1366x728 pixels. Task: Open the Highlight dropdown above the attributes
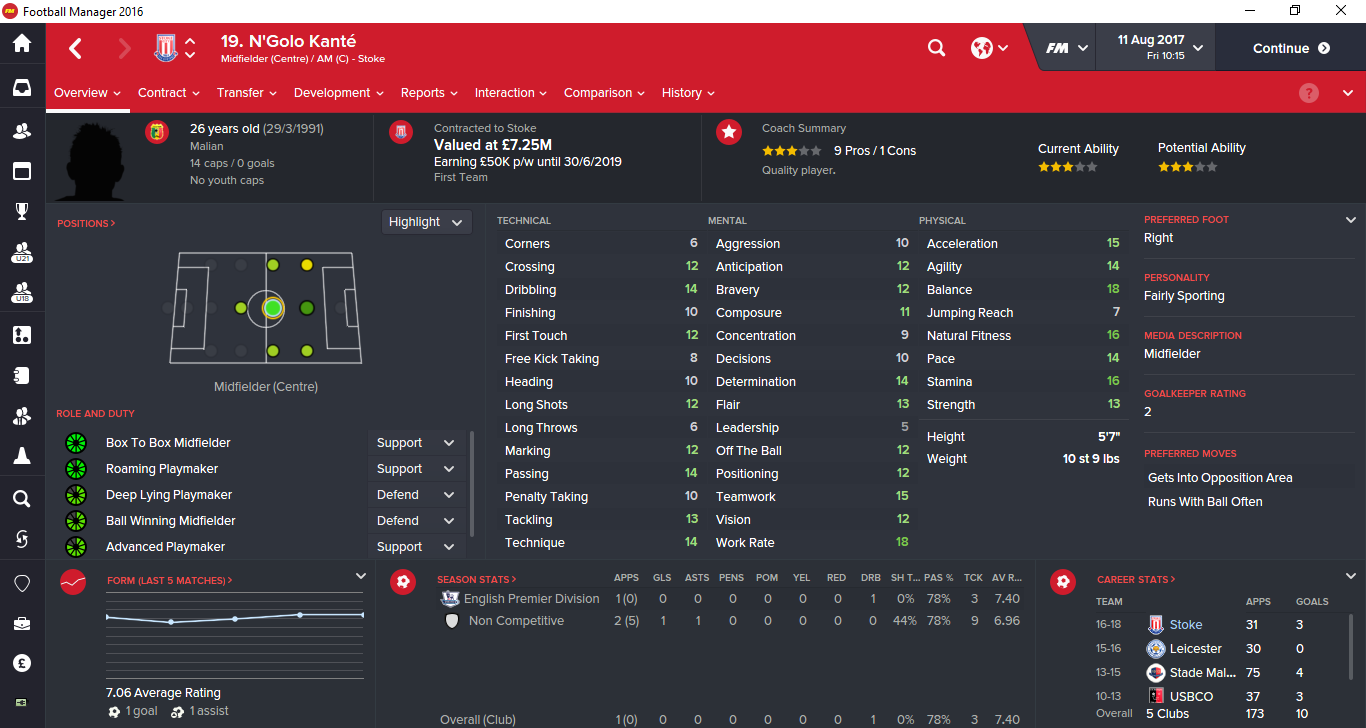[x=426, y=221]
